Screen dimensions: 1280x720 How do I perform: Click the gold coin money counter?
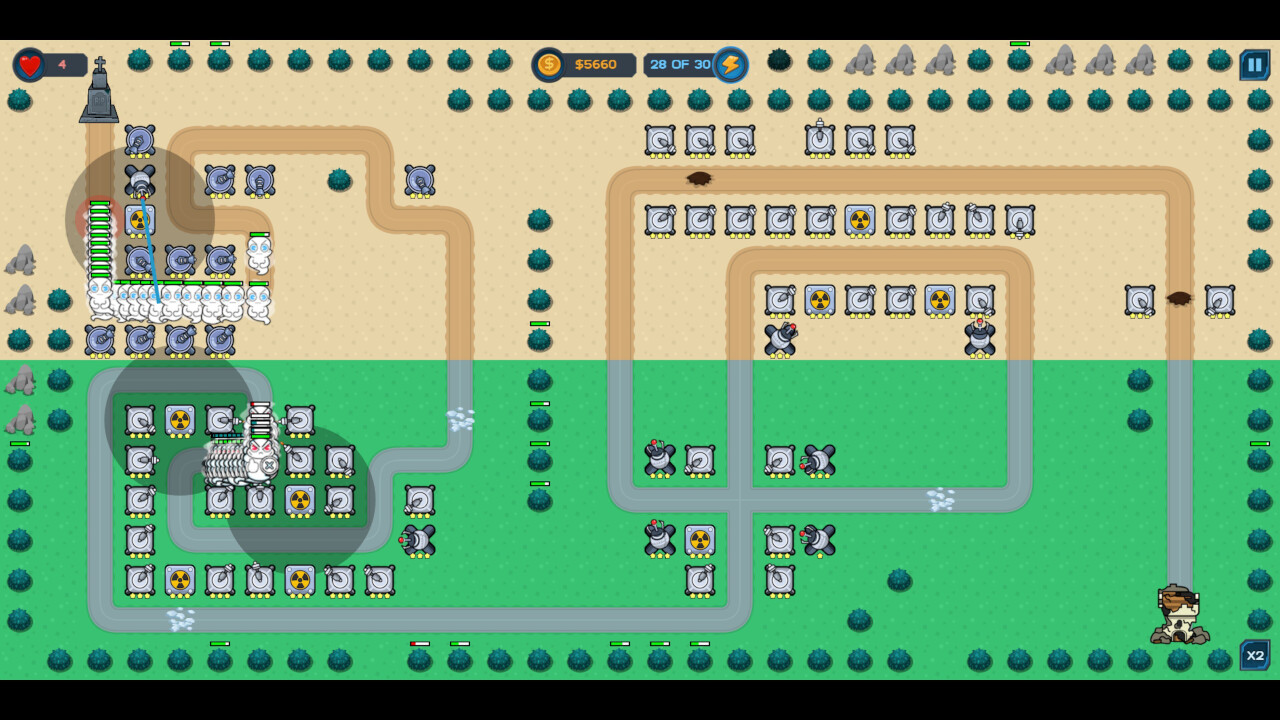click(548, 64)
